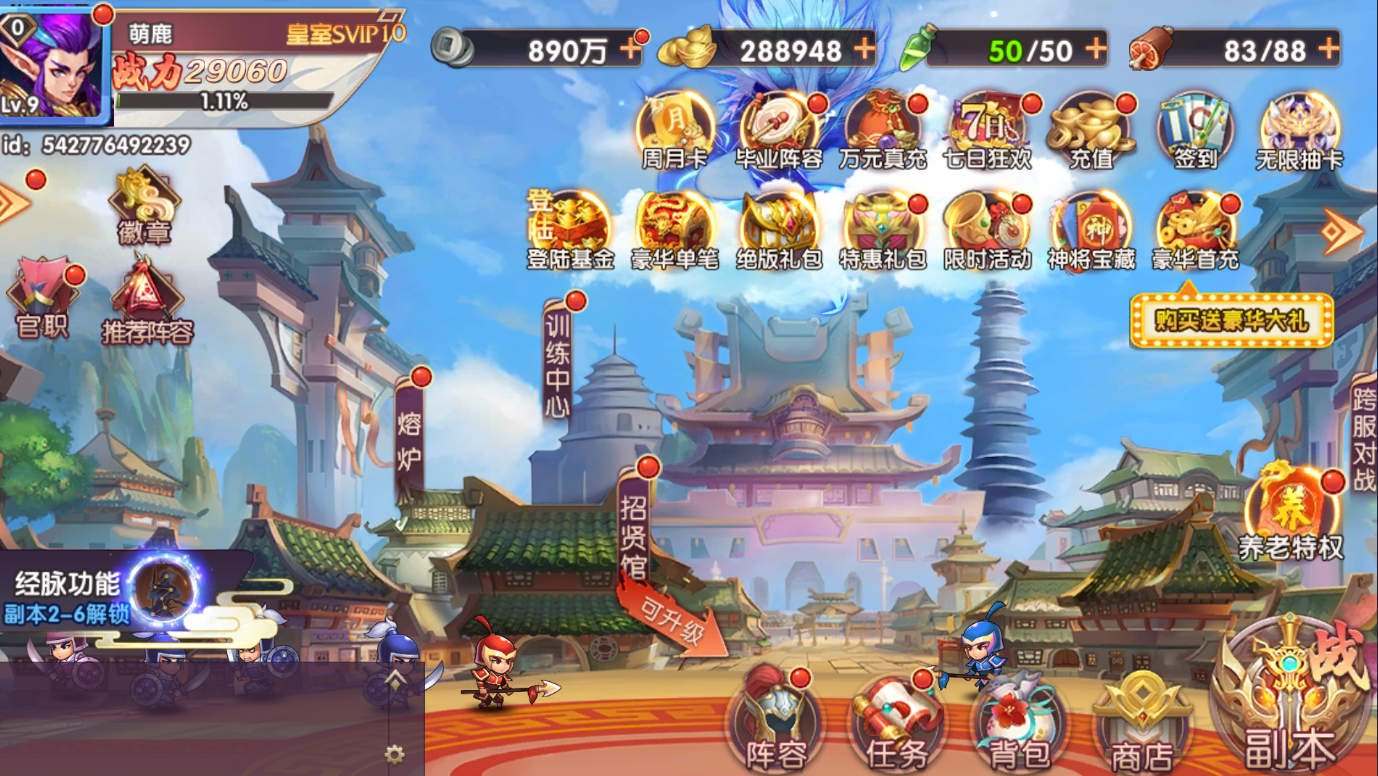Click the player avatar portrait
This screenshot has width=1378, height=776.
coord(52,62)
